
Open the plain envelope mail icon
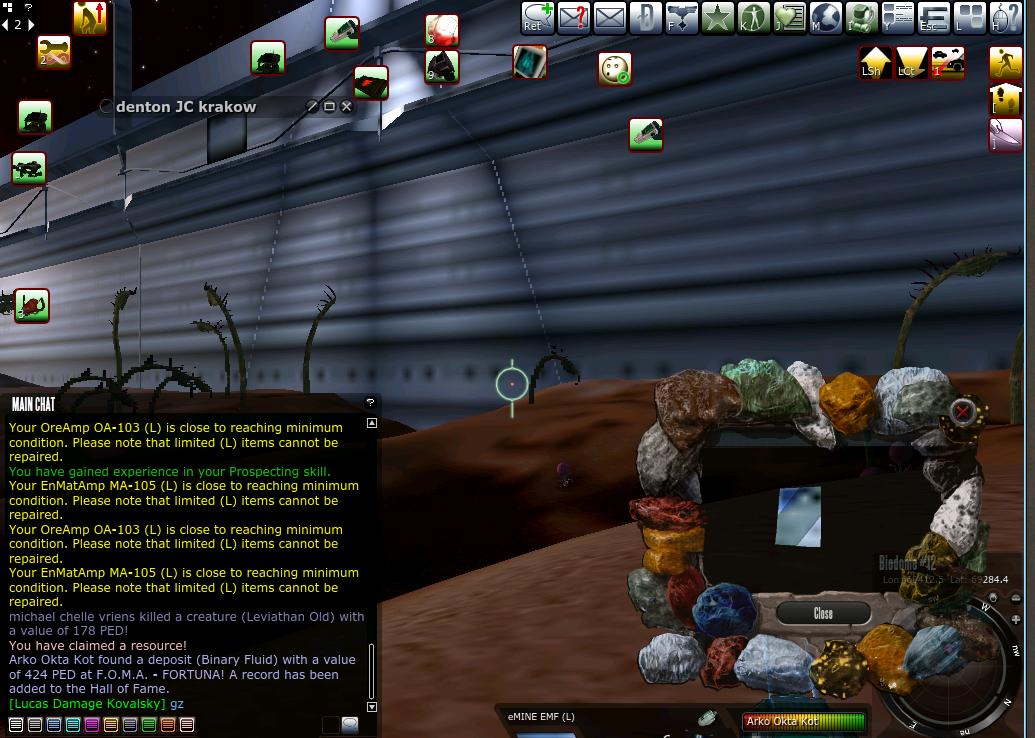coord(609,18)
